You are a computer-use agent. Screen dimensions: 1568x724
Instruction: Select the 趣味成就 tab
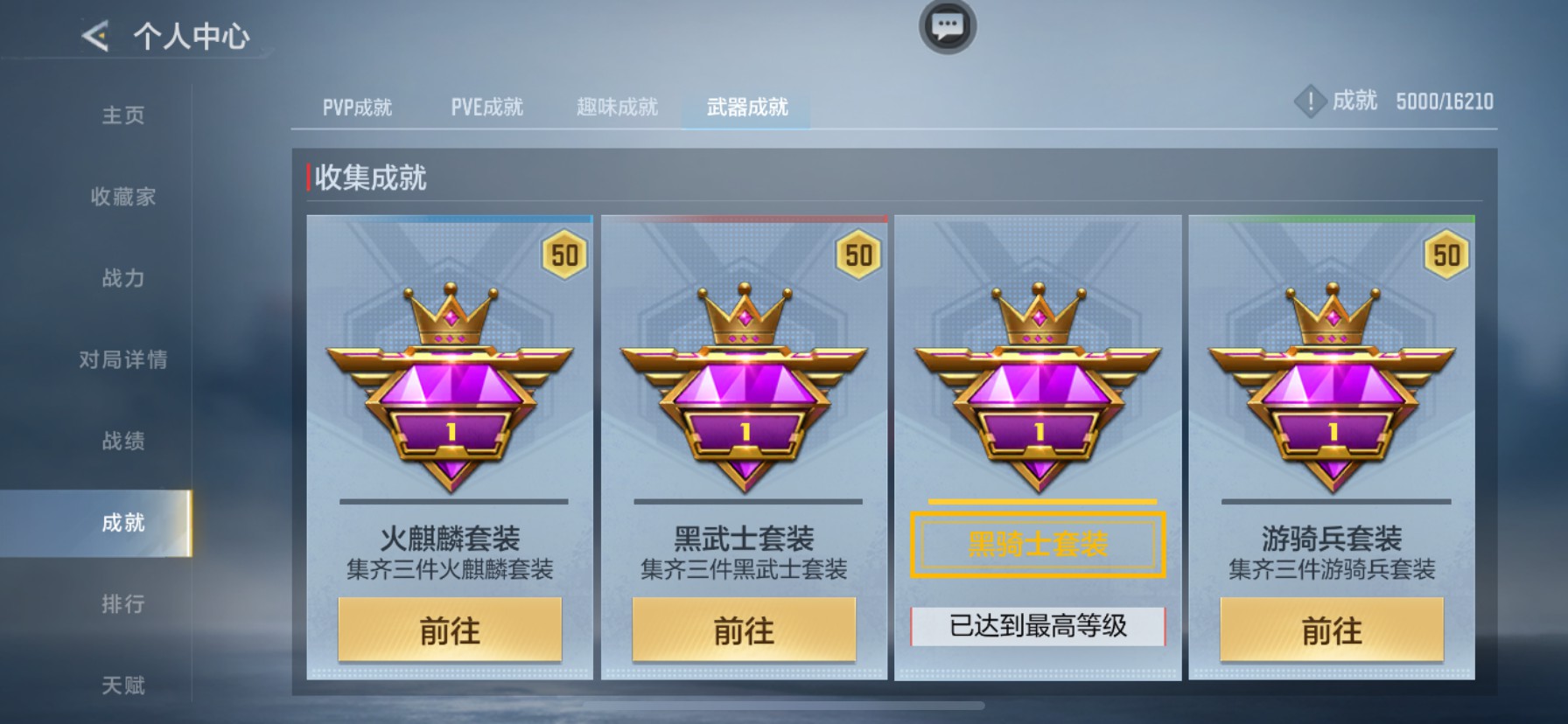[617, 106]
